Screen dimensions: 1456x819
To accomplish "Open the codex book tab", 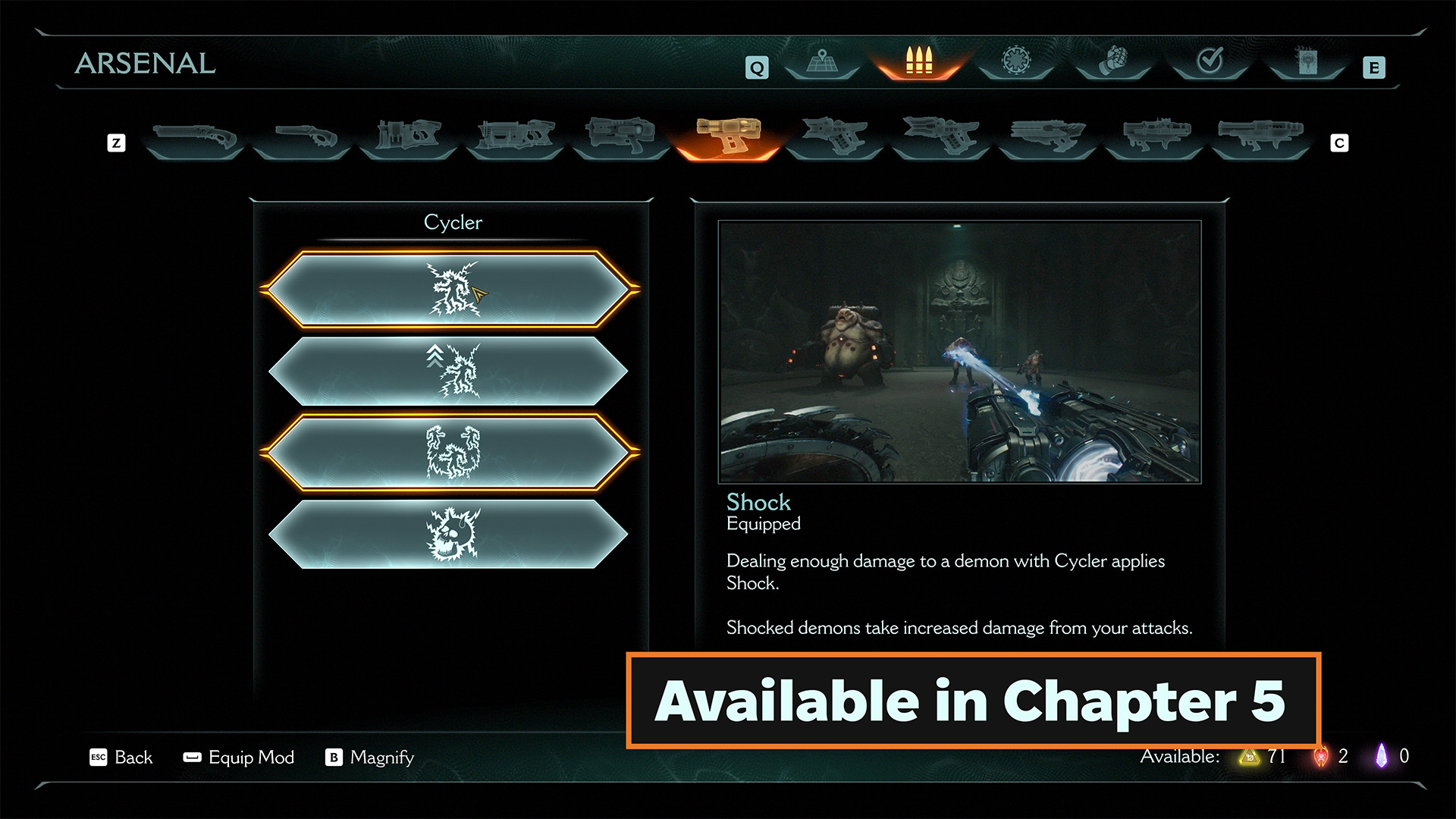I will click(x=1307, y=61).
